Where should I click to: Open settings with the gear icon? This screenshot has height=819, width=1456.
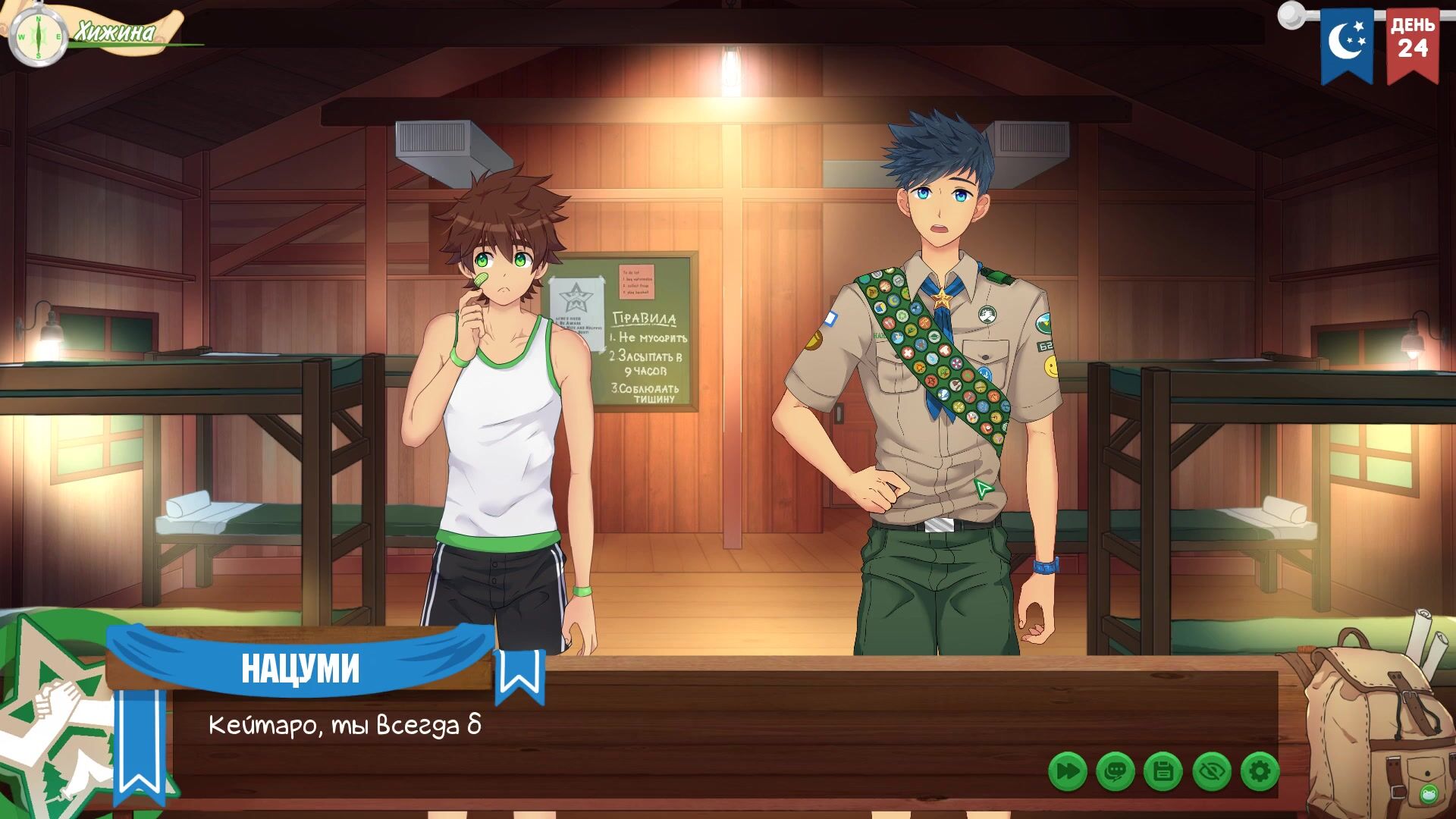point(1260,772)
